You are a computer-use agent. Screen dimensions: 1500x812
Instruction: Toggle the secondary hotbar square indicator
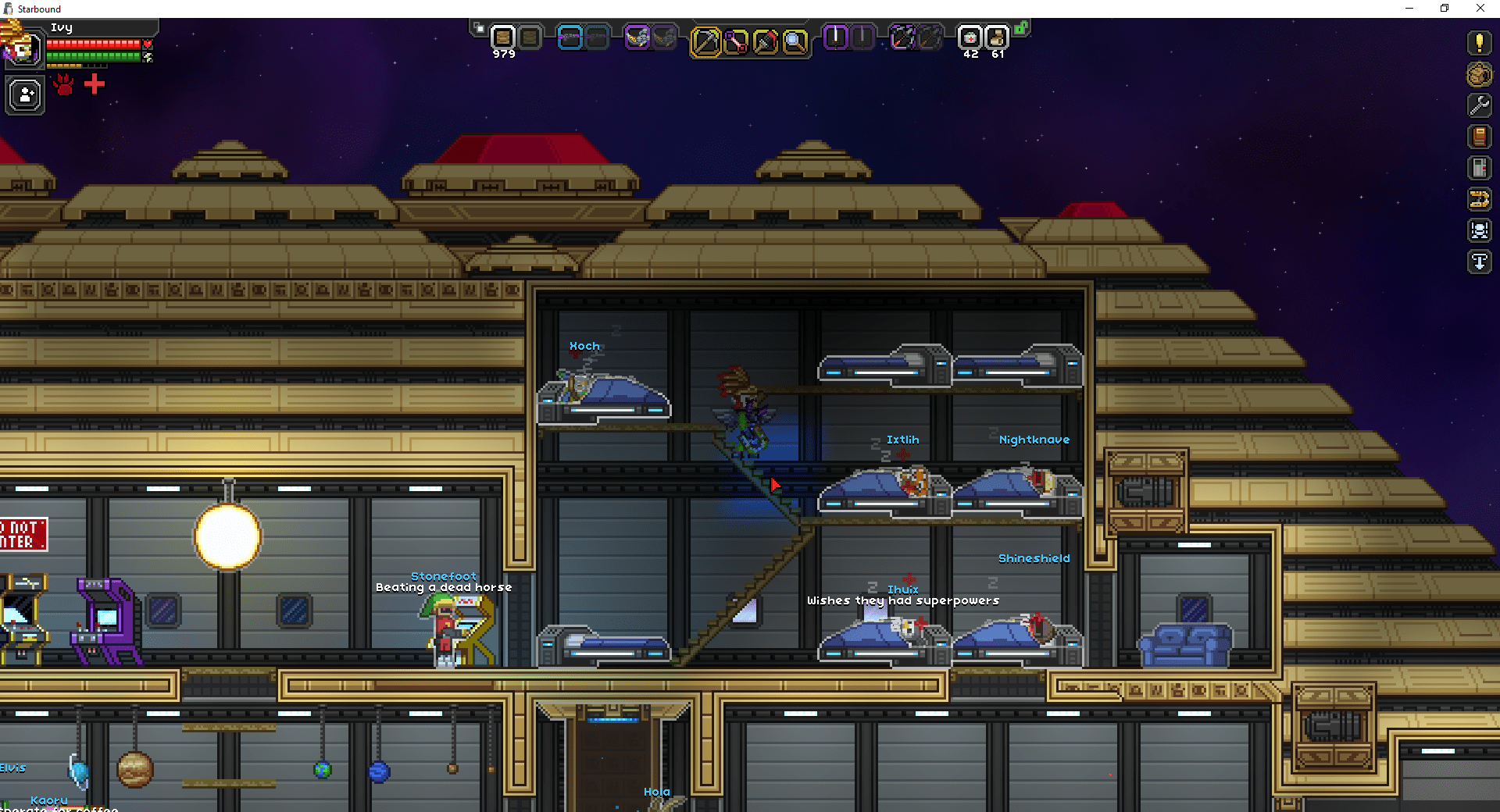pos(479,26)
